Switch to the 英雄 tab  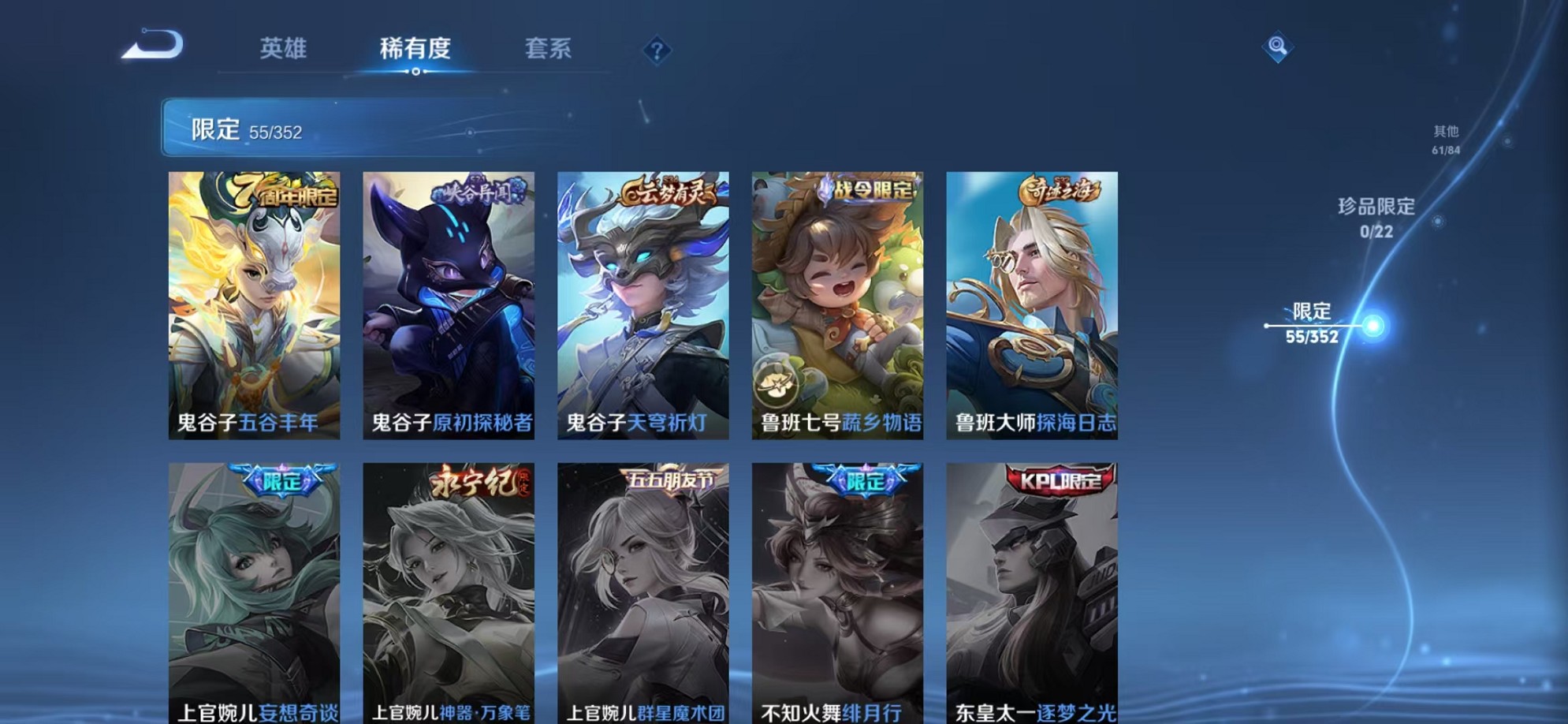(284, 49)
